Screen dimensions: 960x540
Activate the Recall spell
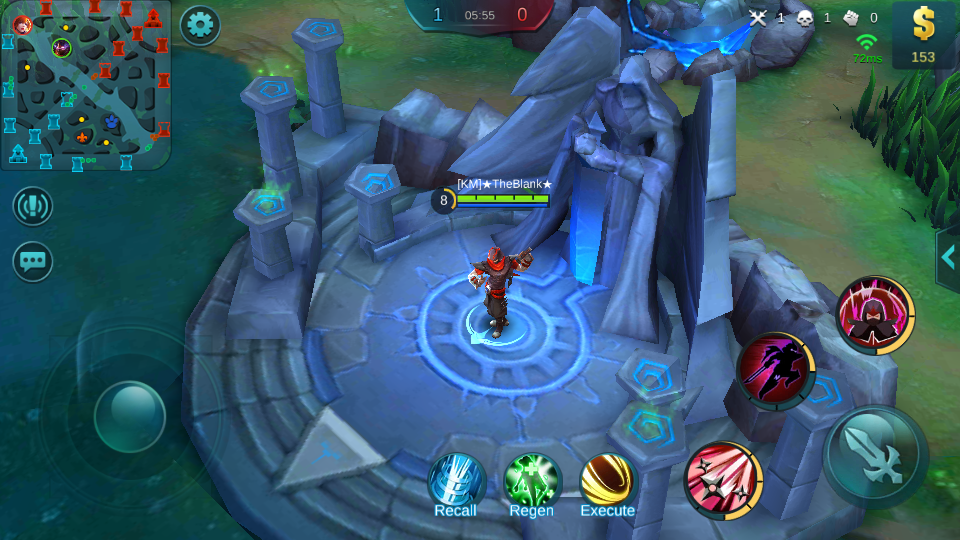tap(456, 482)
